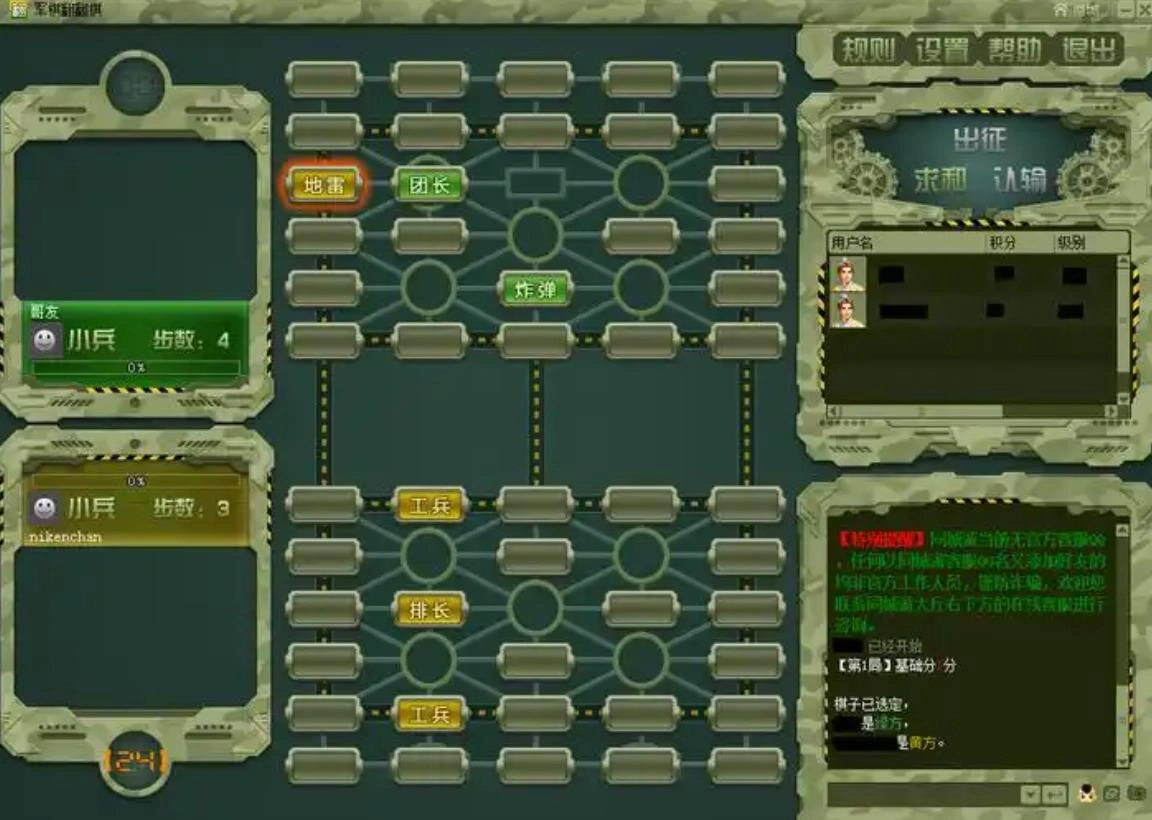
Task: Click the chat text input box
Action: 920,794
